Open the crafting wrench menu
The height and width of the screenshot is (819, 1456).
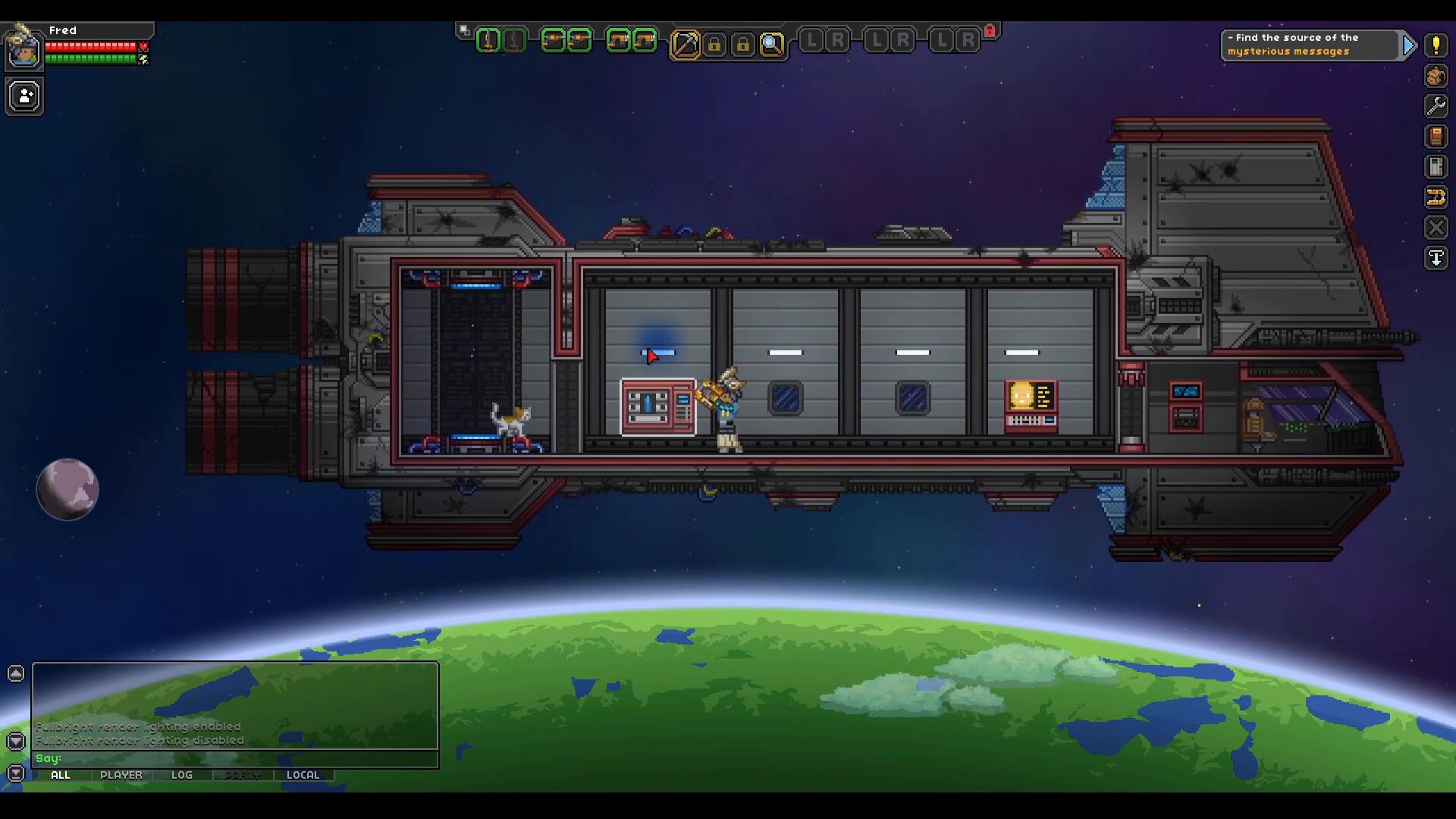(1436, 106)
